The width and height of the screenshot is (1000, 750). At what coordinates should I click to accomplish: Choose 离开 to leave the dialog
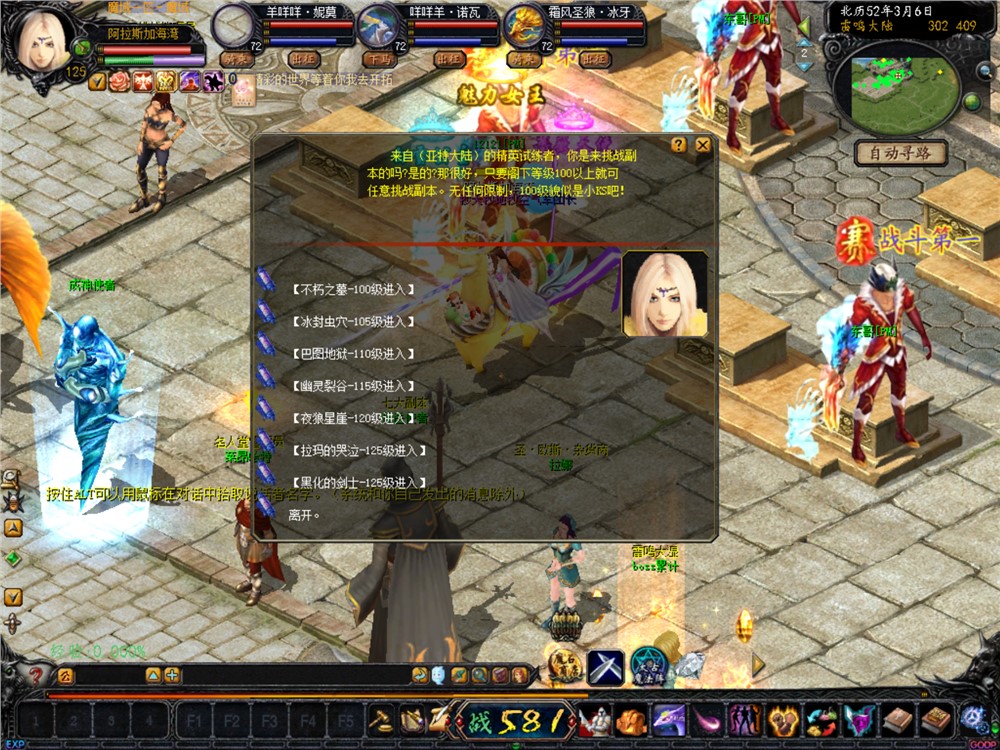(301, 515)
